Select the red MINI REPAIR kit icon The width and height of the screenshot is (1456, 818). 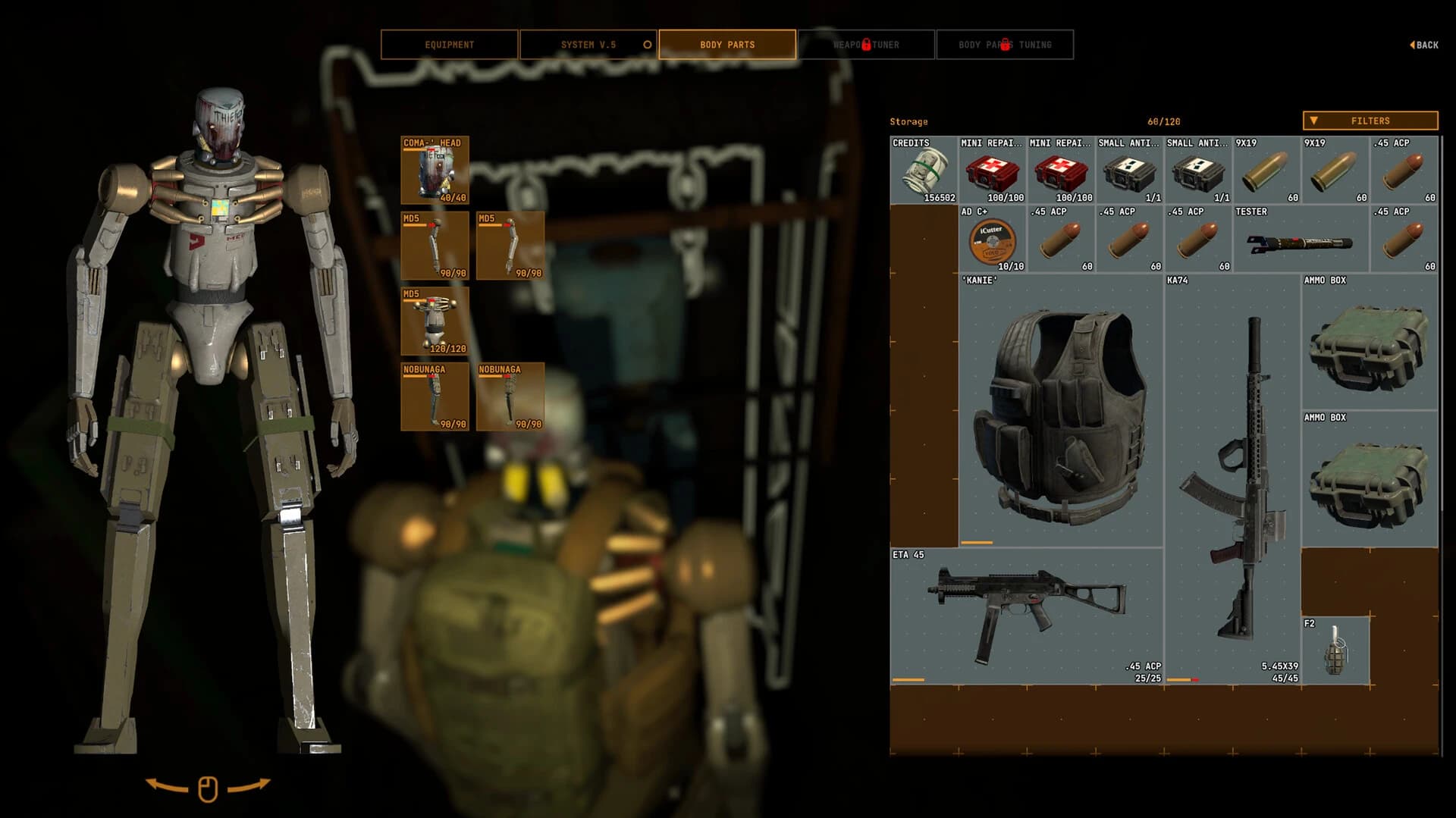[x=990, y=173]
